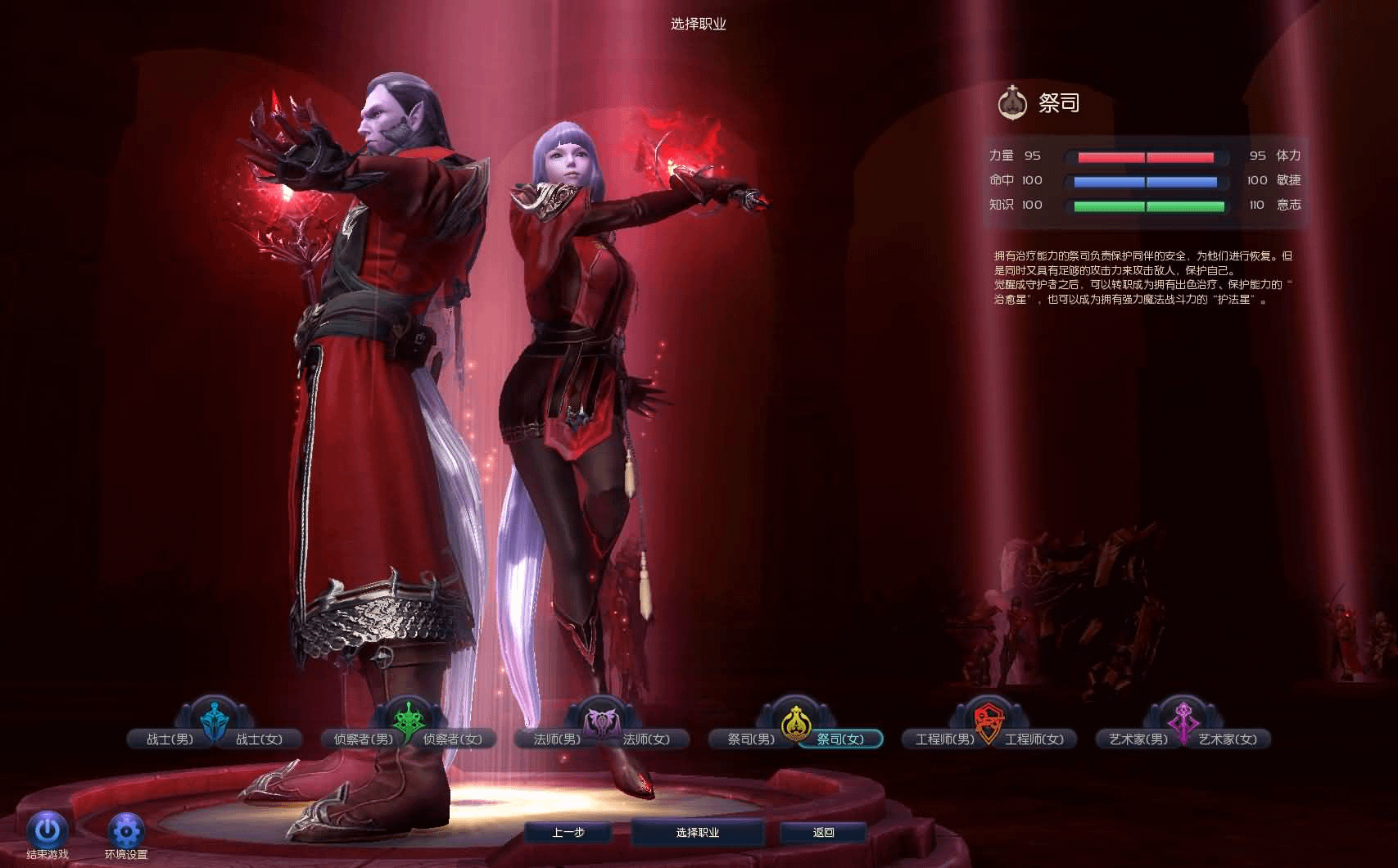Select the 侦察者(女) class
The width and height of the screenshot is (1398, 868).
[x=453, y=739]
